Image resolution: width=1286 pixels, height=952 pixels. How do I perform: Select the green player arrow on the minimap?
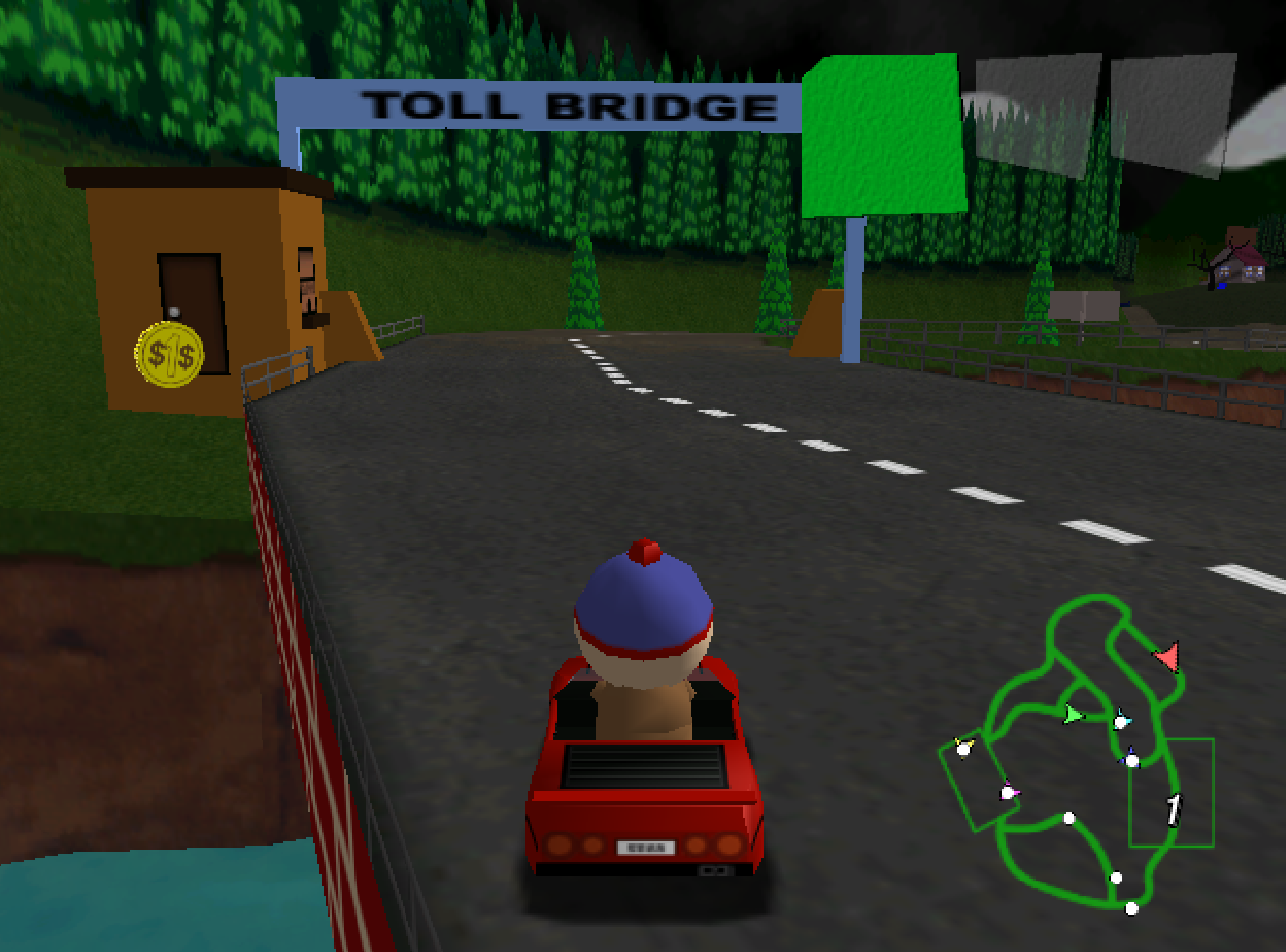click(1072, 716)
